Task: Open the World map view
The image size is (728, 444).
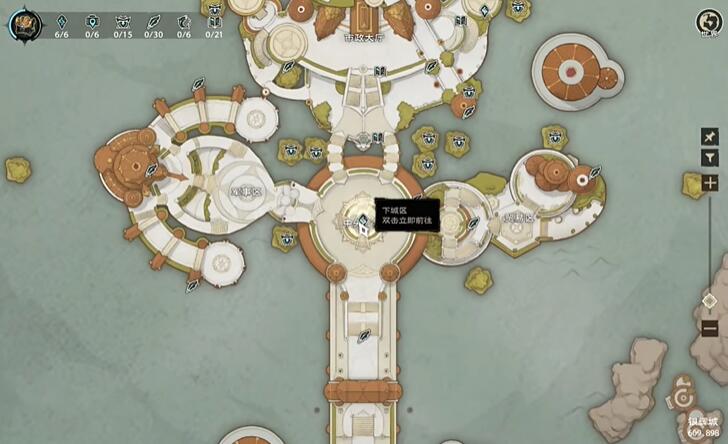Action: (709, 23)
